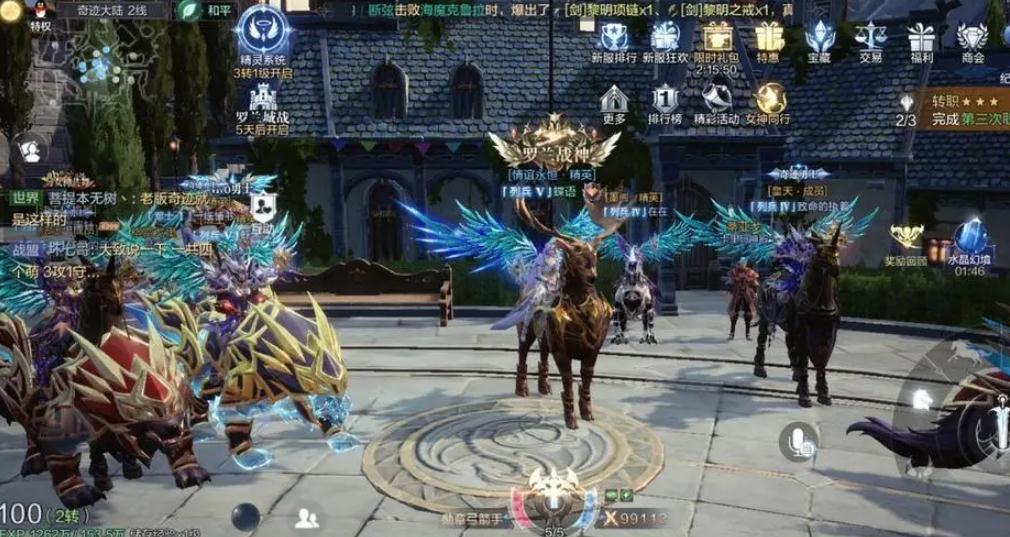This screenshot has height=537, width=1010.
Task: Tap the microphone voice chat button
Action: point(798,439)
